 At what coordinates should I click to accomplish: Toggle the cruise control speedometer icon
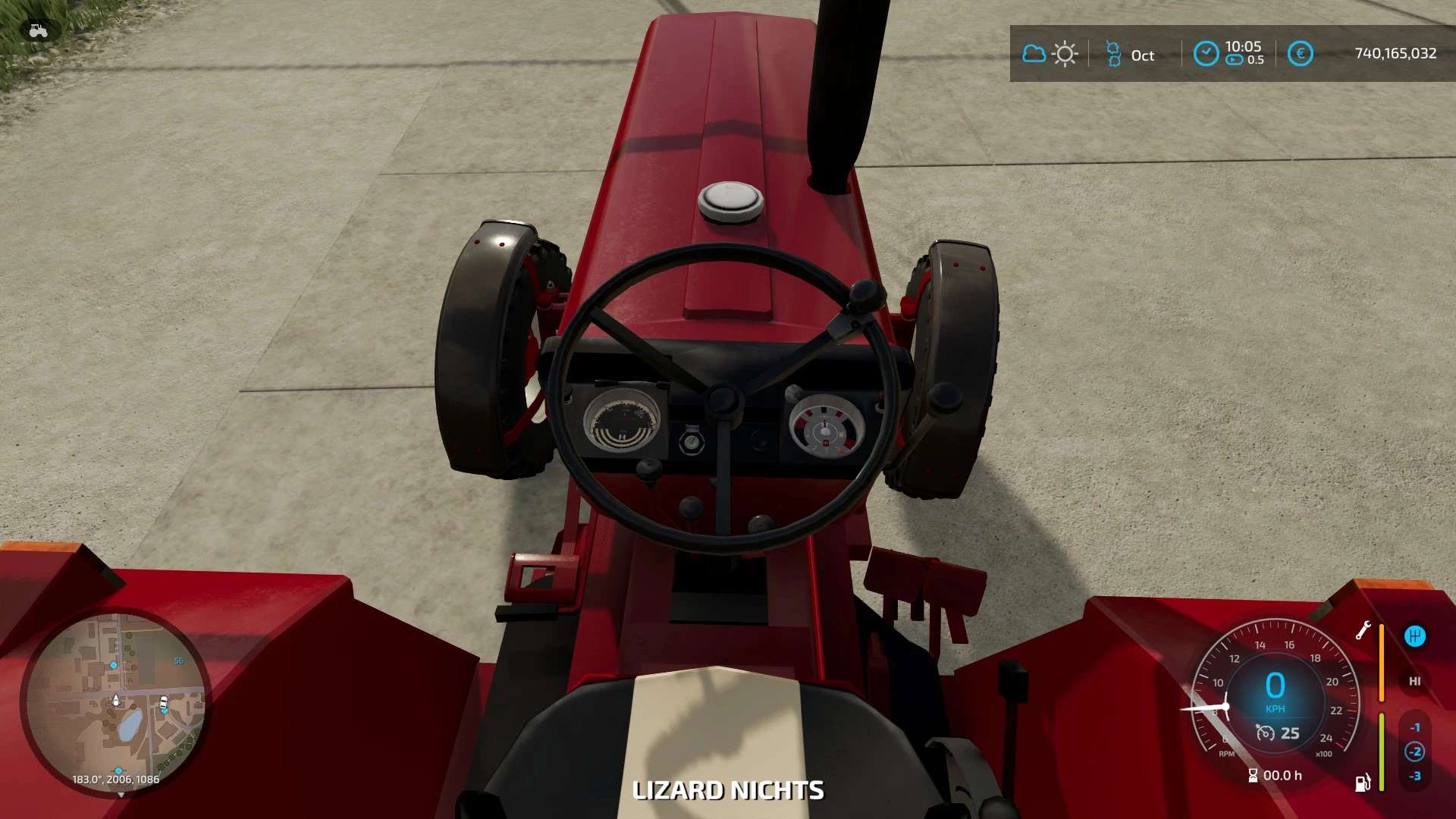[x=1265, y=733]
